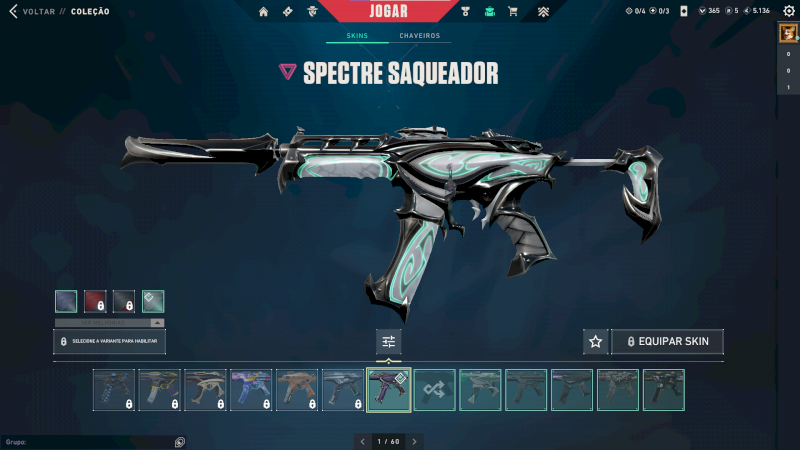Choose the orange locked Spectre skin thumbnail
The image size is (800, 450).
(x=297, y=390)
